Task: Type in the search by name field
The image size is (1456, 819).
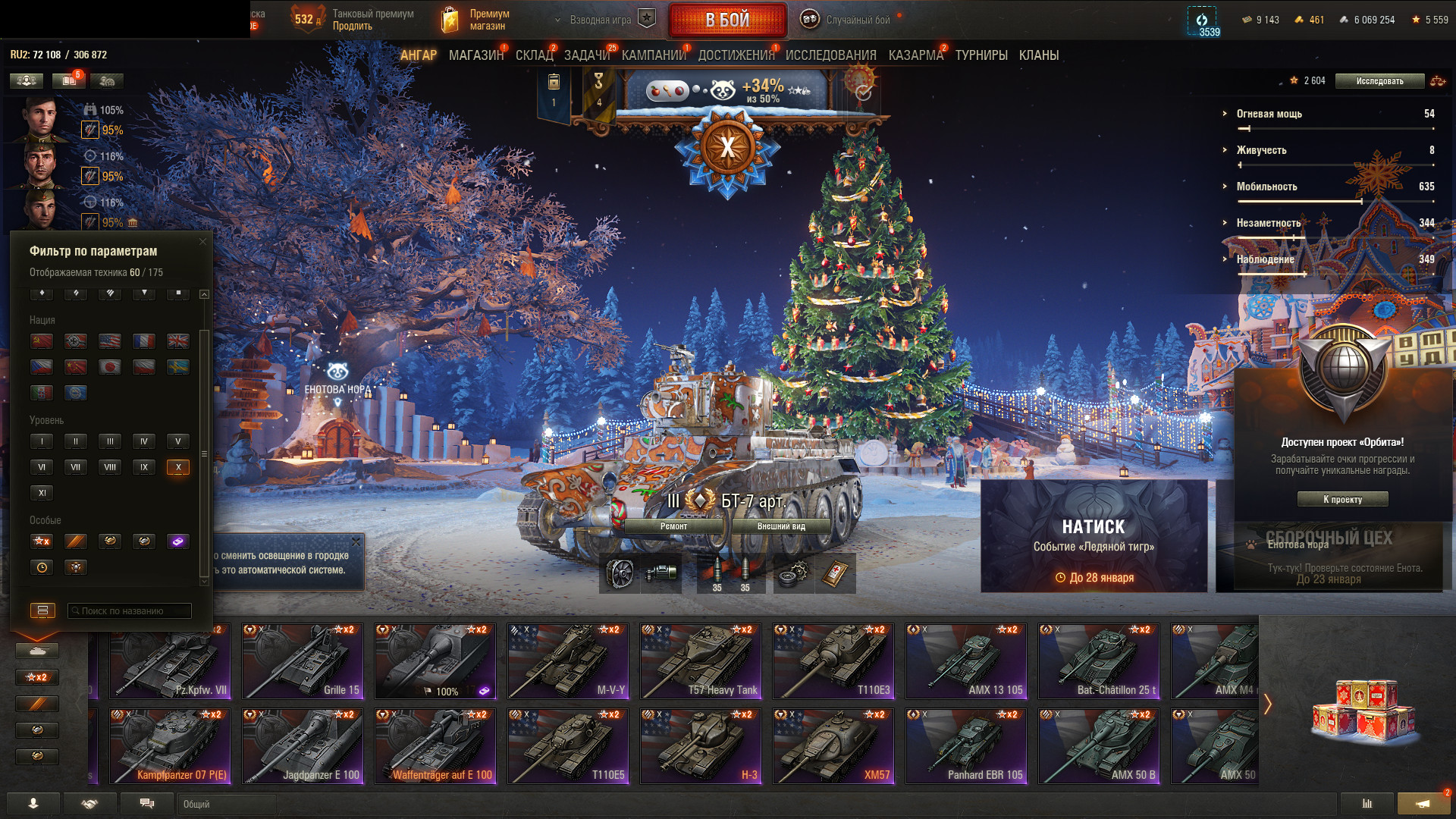Action: pos(130,610)
